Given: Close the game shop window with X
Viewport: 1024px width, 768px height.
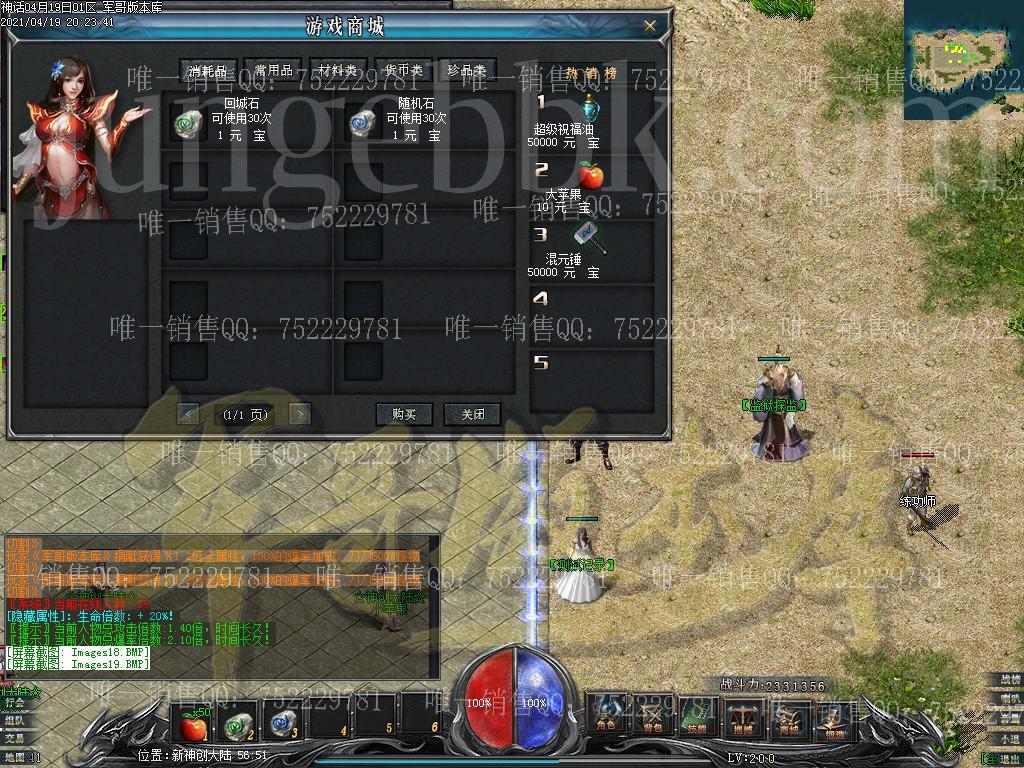Looking at the screenshot, I should (650, 26).
